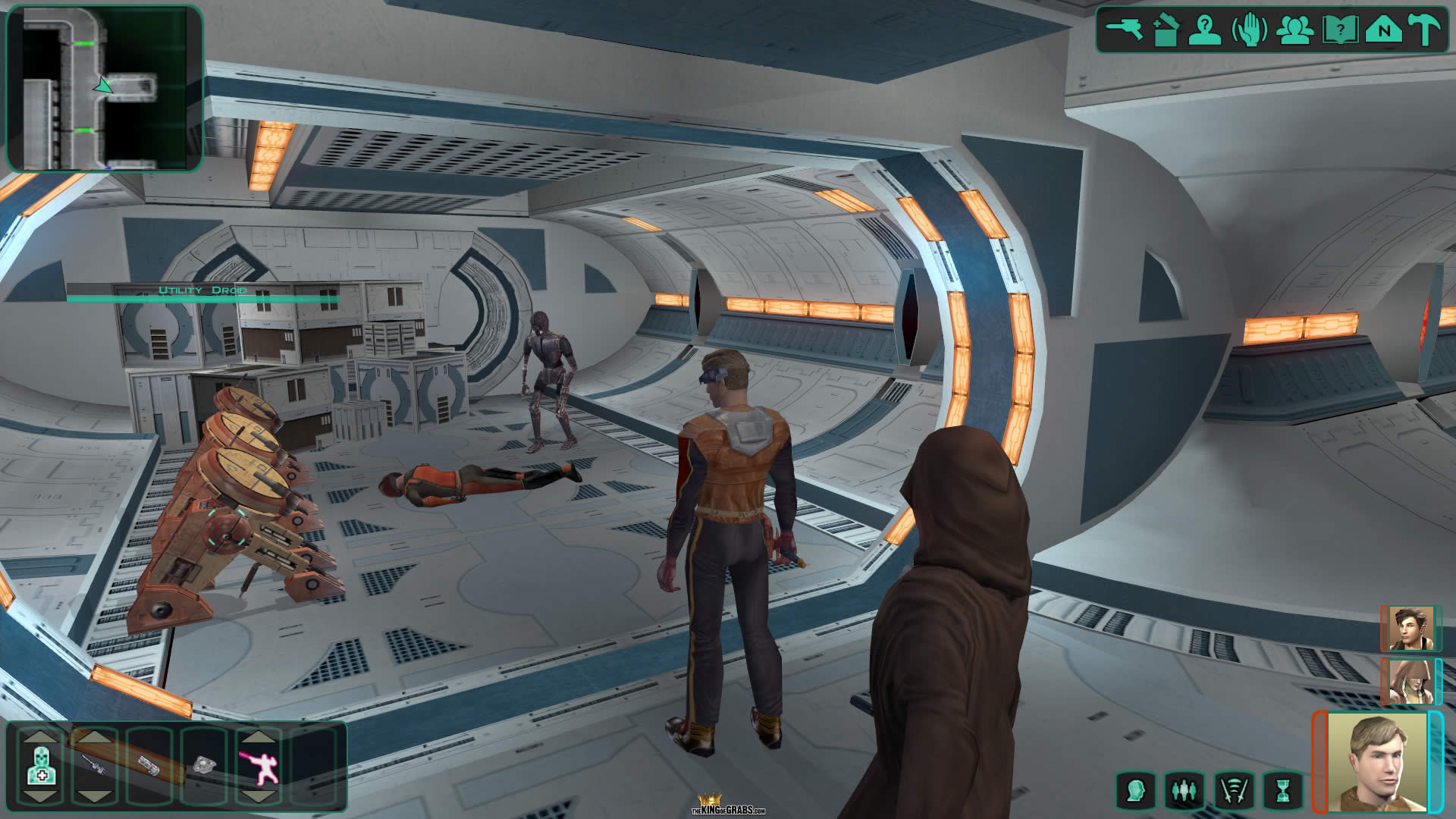The height and width of the screenshot is (819, 1456).
Task: Use the medpac item slot
Action: click(x=41, y=765)
